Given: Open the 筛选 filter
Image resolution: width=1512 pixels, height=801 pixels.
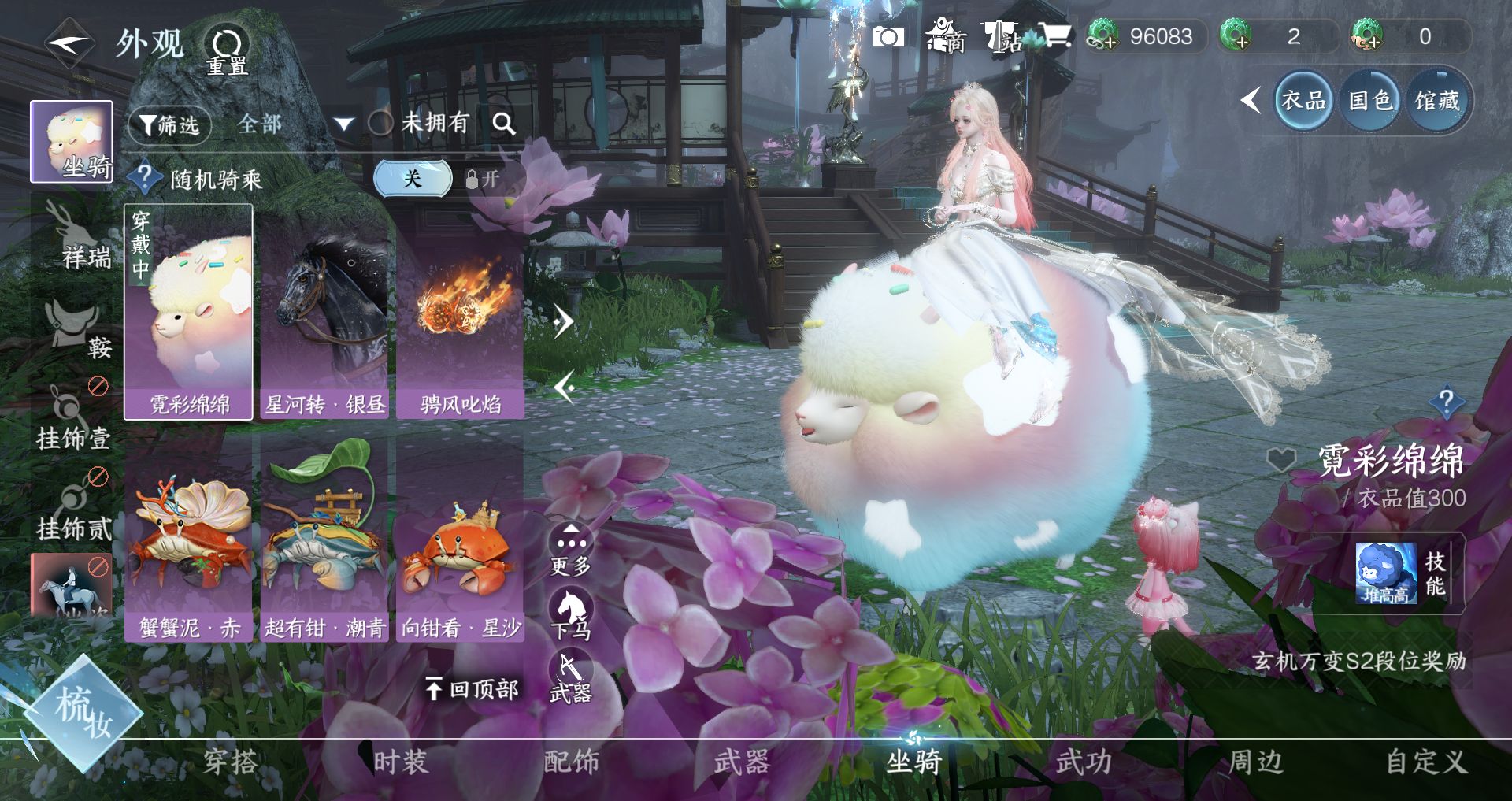Looking at the screenshot, I should coord(169,124).
